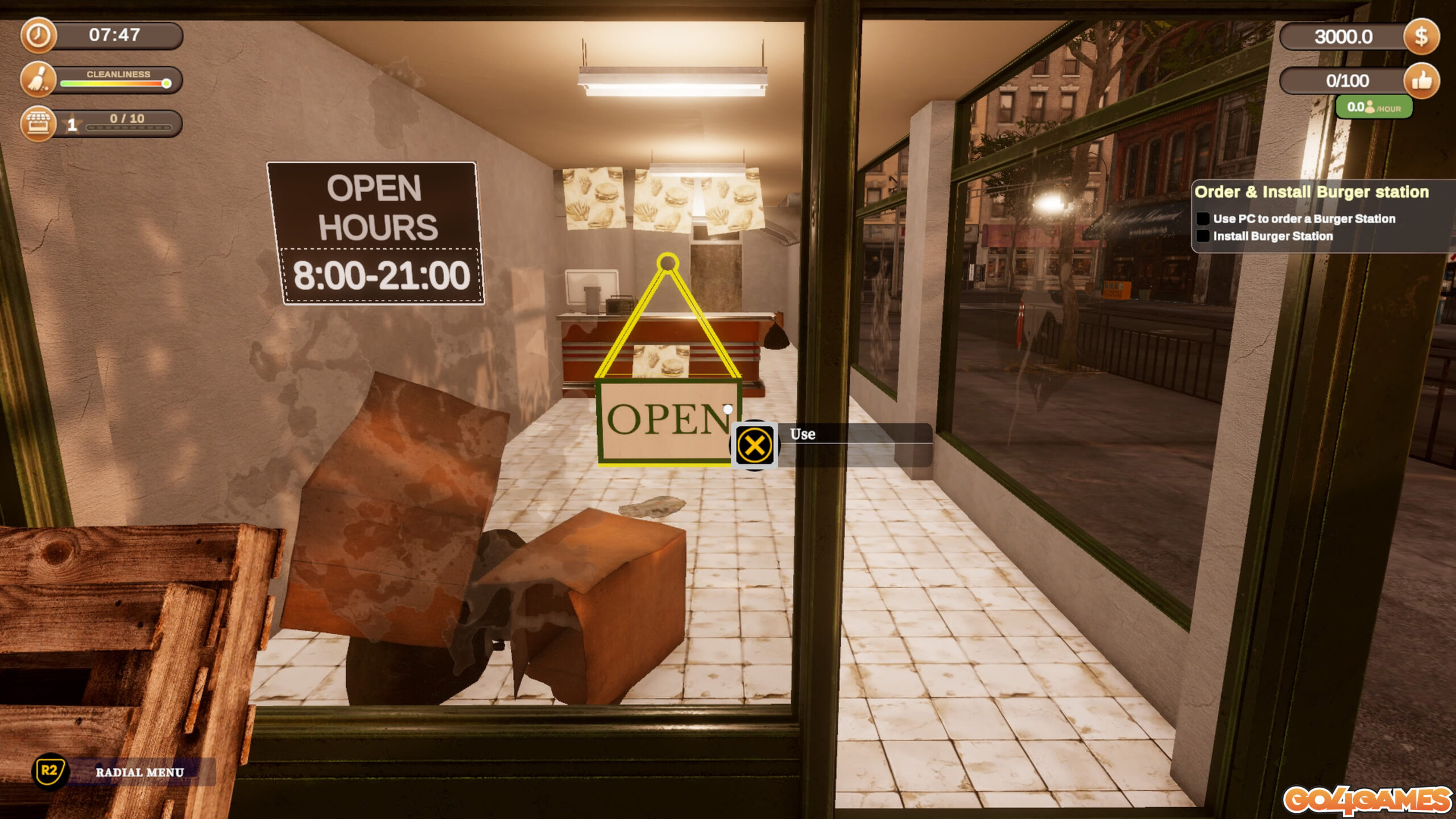Click the clock icon beside the time
The height and width of the screenshot is (819, 1456).
[38, 35]
